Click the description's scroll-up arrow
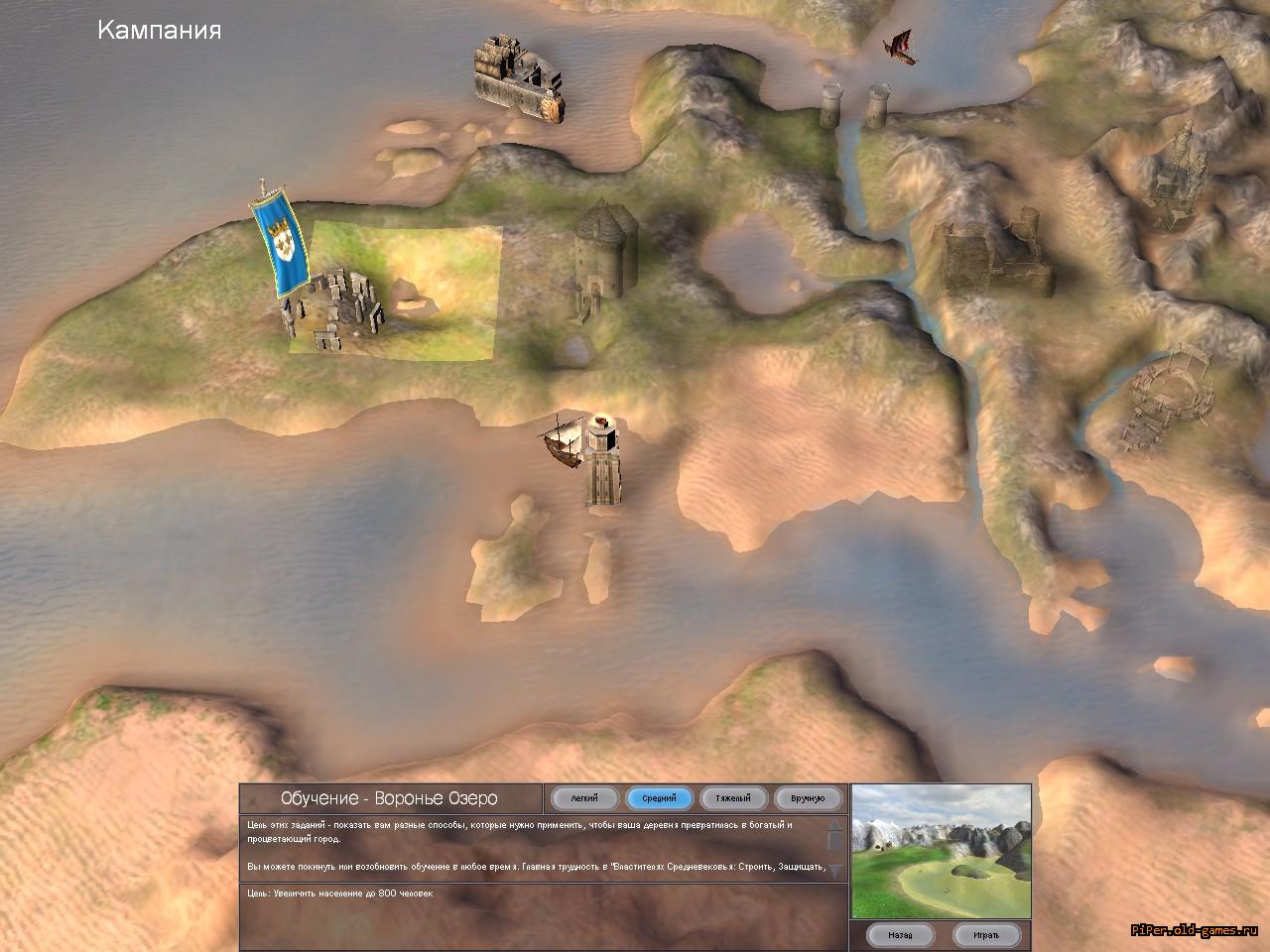 coord(835,825)
